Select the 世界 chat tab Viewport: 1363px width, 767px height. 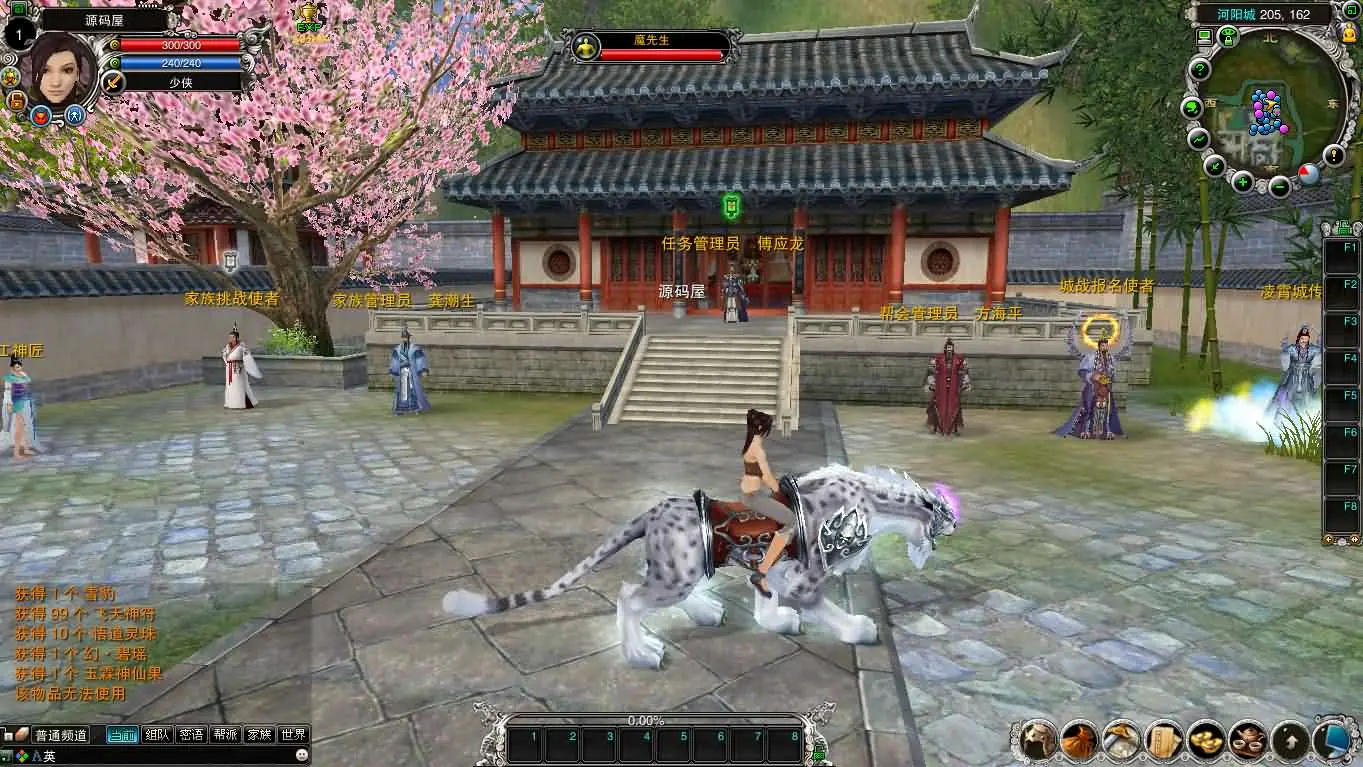(x=293, y=735)
